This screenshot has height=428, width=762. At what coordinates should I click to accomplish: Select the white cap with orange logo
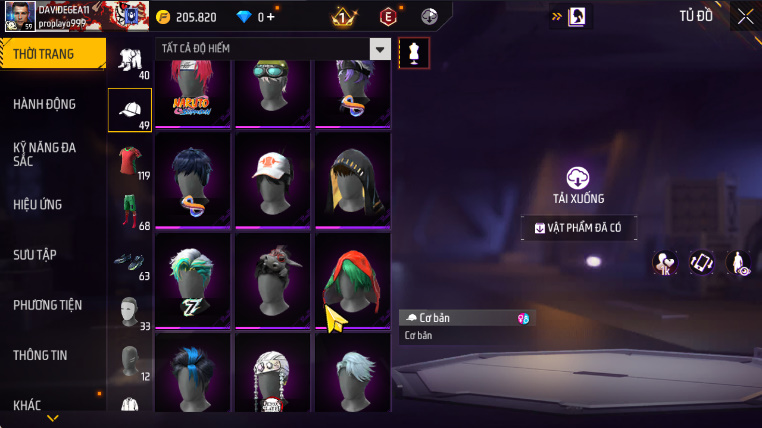[272, 179]
